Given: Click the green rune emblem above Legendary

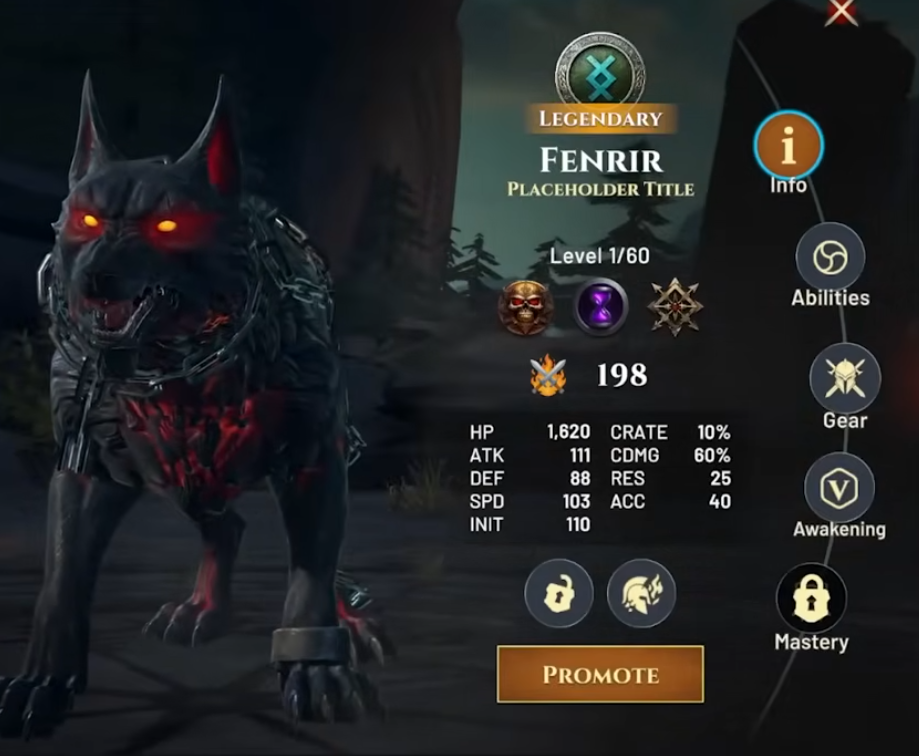Looking at the screenshot, I should (600, 71).
